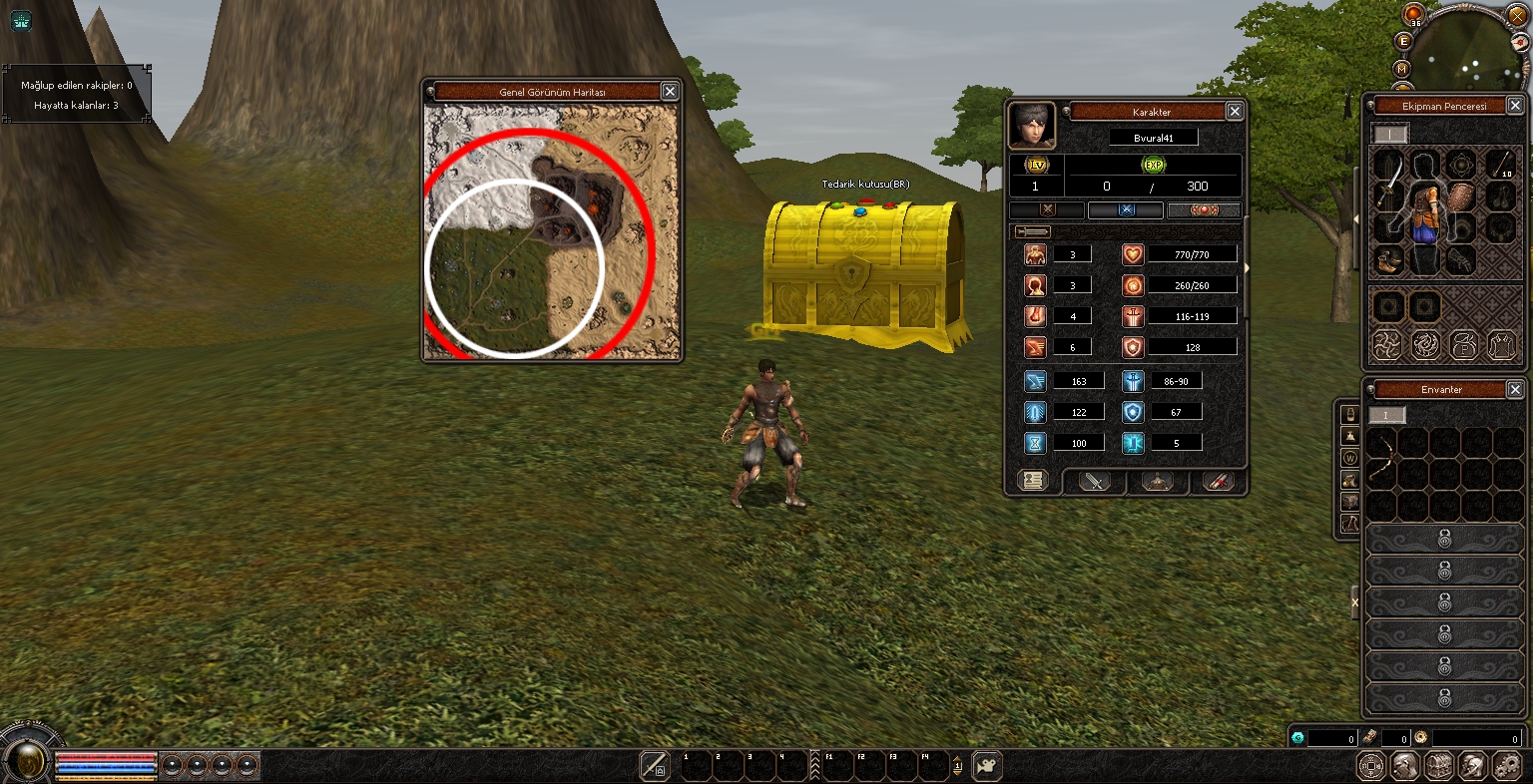
Task: Toggle the blue crossed-swords button in Karakter panel
Action: coord(1126,209)
